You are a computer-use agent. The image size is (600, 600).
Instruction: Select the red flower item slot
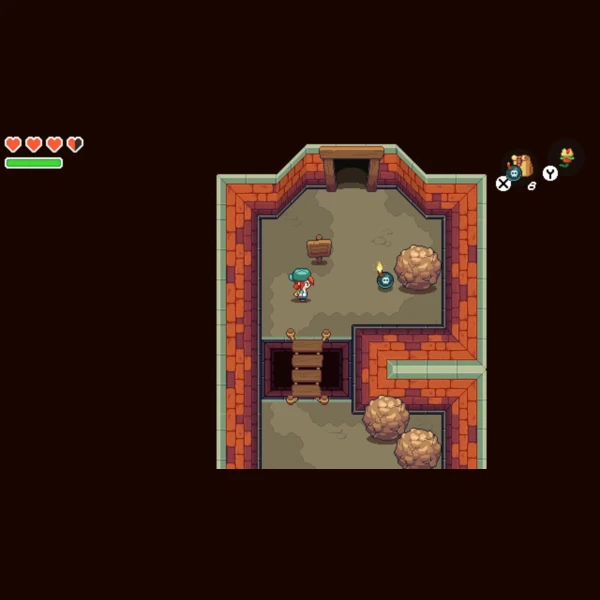567,156
